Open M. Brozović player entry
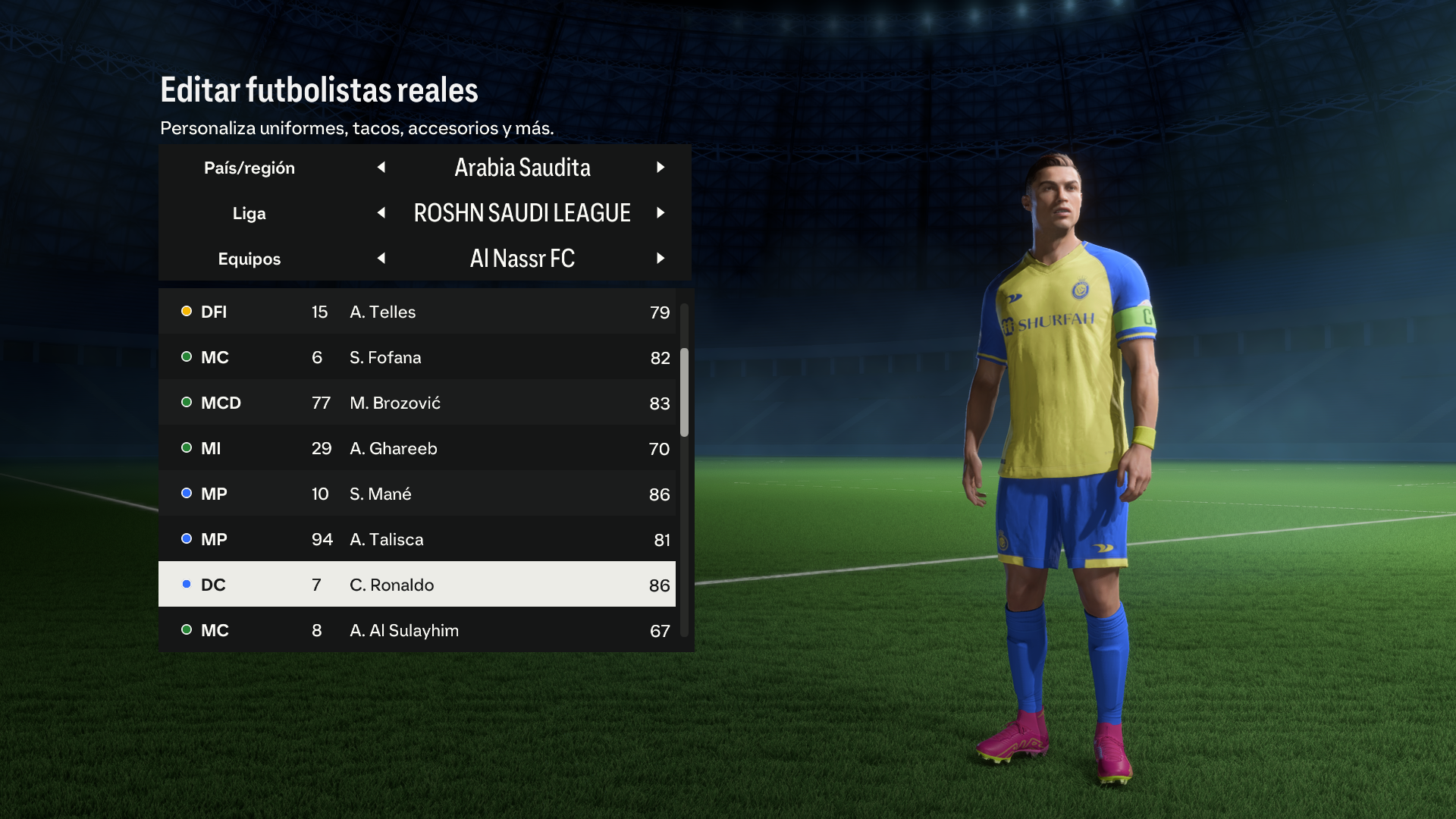 (417, 403)
